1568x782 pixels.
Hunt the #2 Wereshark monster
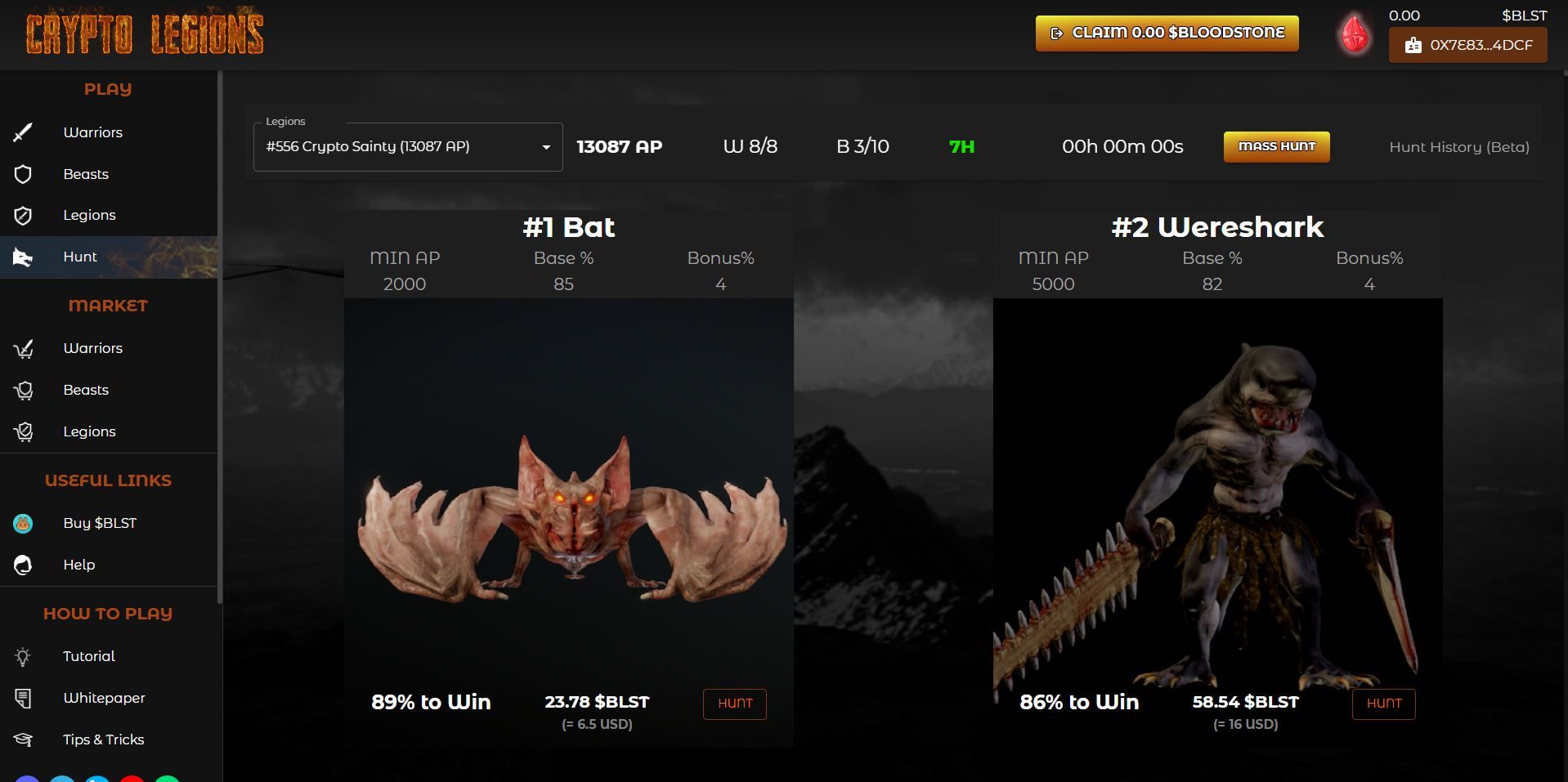1383,704
